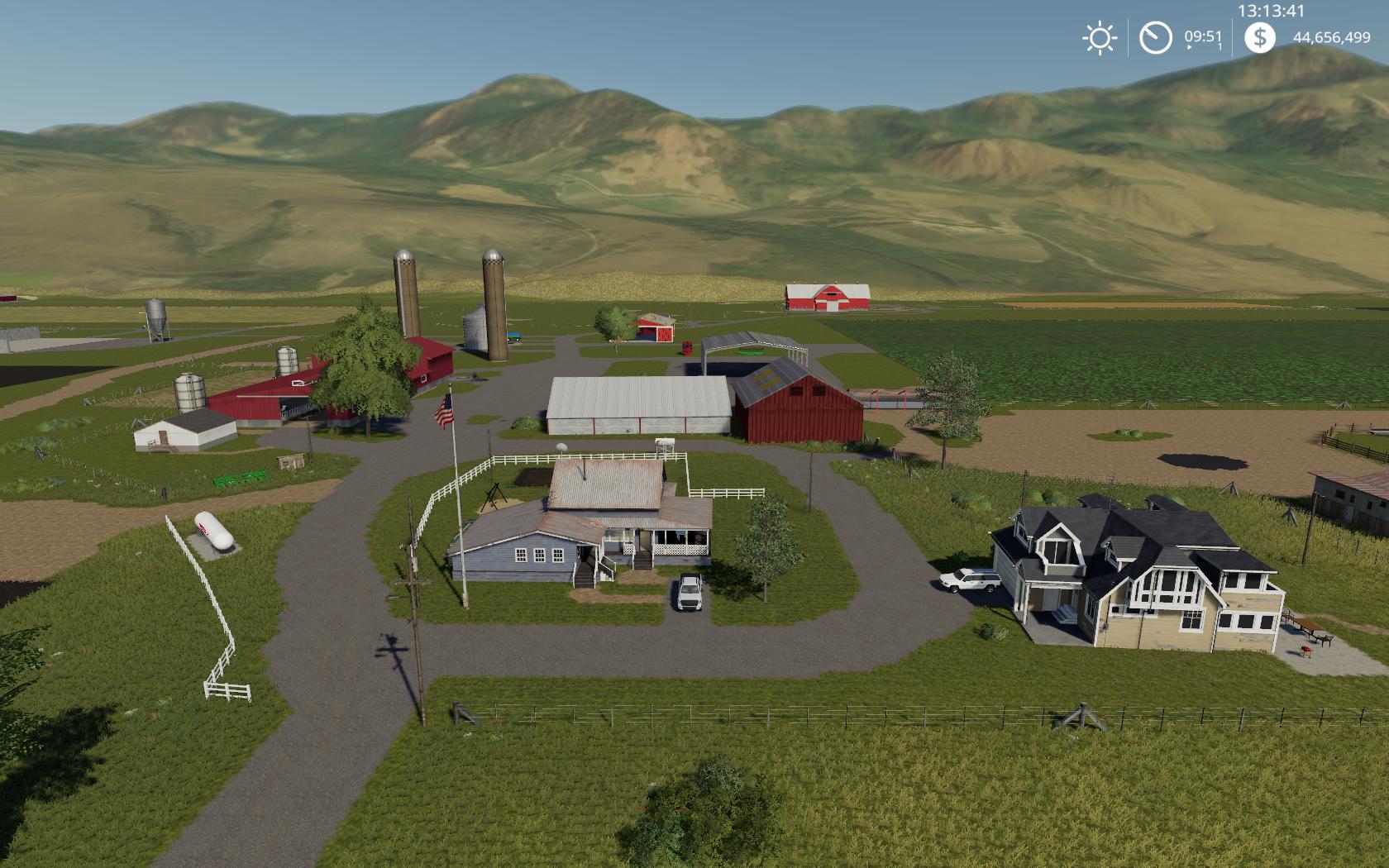The height and width of the screenshot is (868, 1389).
Task: Click the dollar sign money icon
Action: click(x=1259, y=37)
